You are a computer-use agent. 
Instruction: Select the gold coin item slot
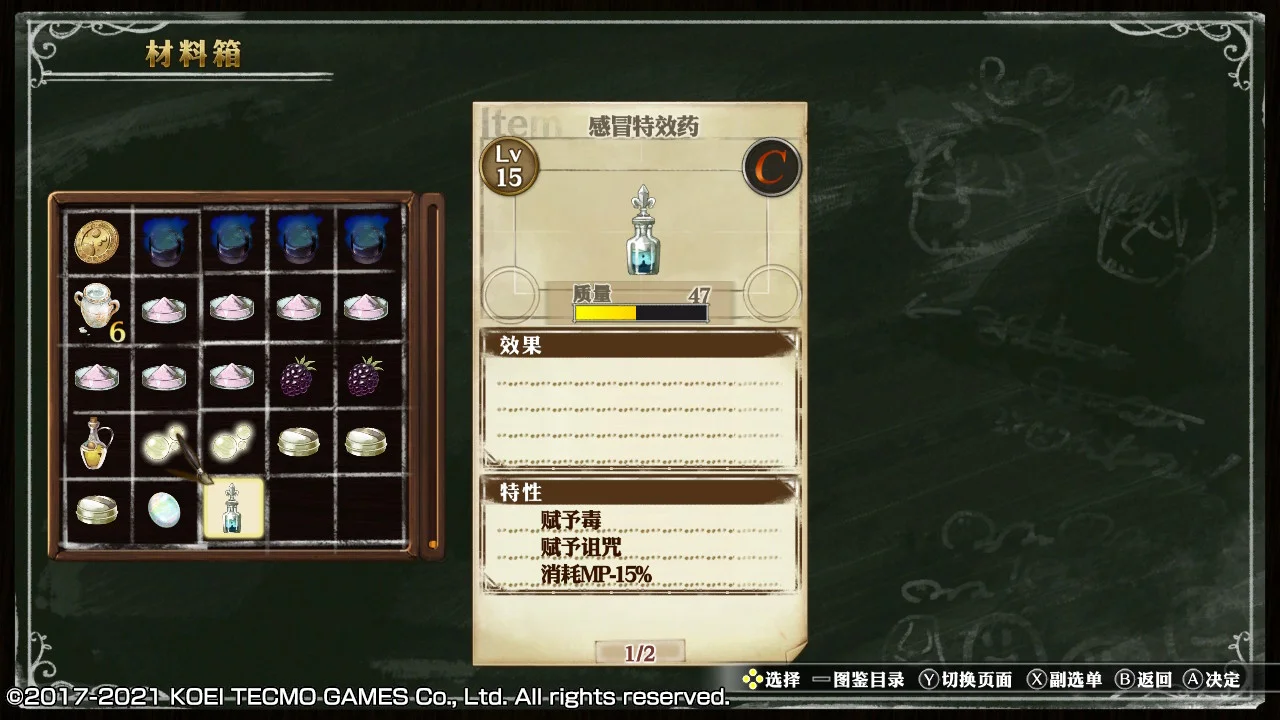click(97, 241)
